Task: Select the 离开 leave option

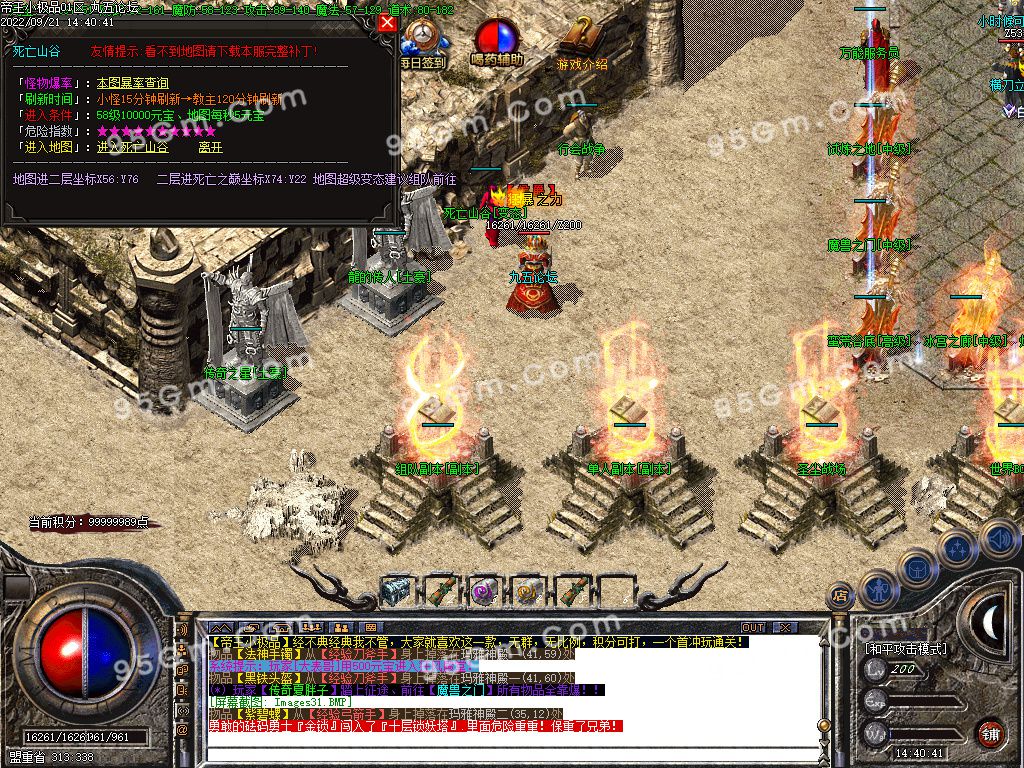Action: 210,147
